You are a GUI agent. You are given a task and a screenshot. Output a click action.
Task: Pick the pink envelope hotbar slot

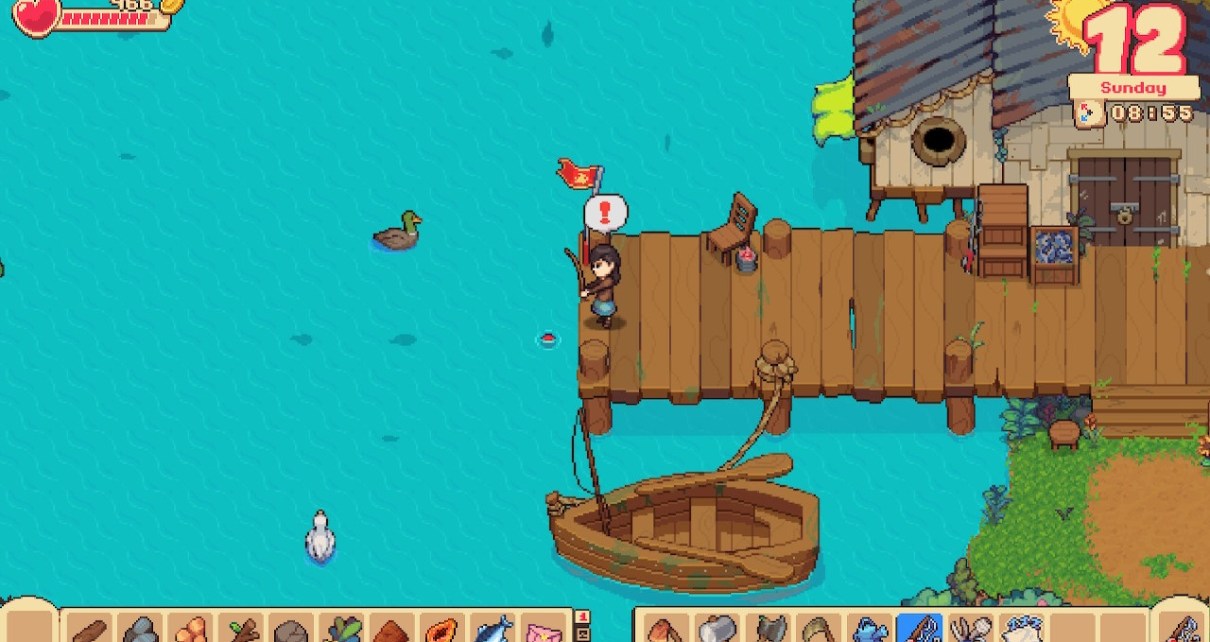[545, 630]
